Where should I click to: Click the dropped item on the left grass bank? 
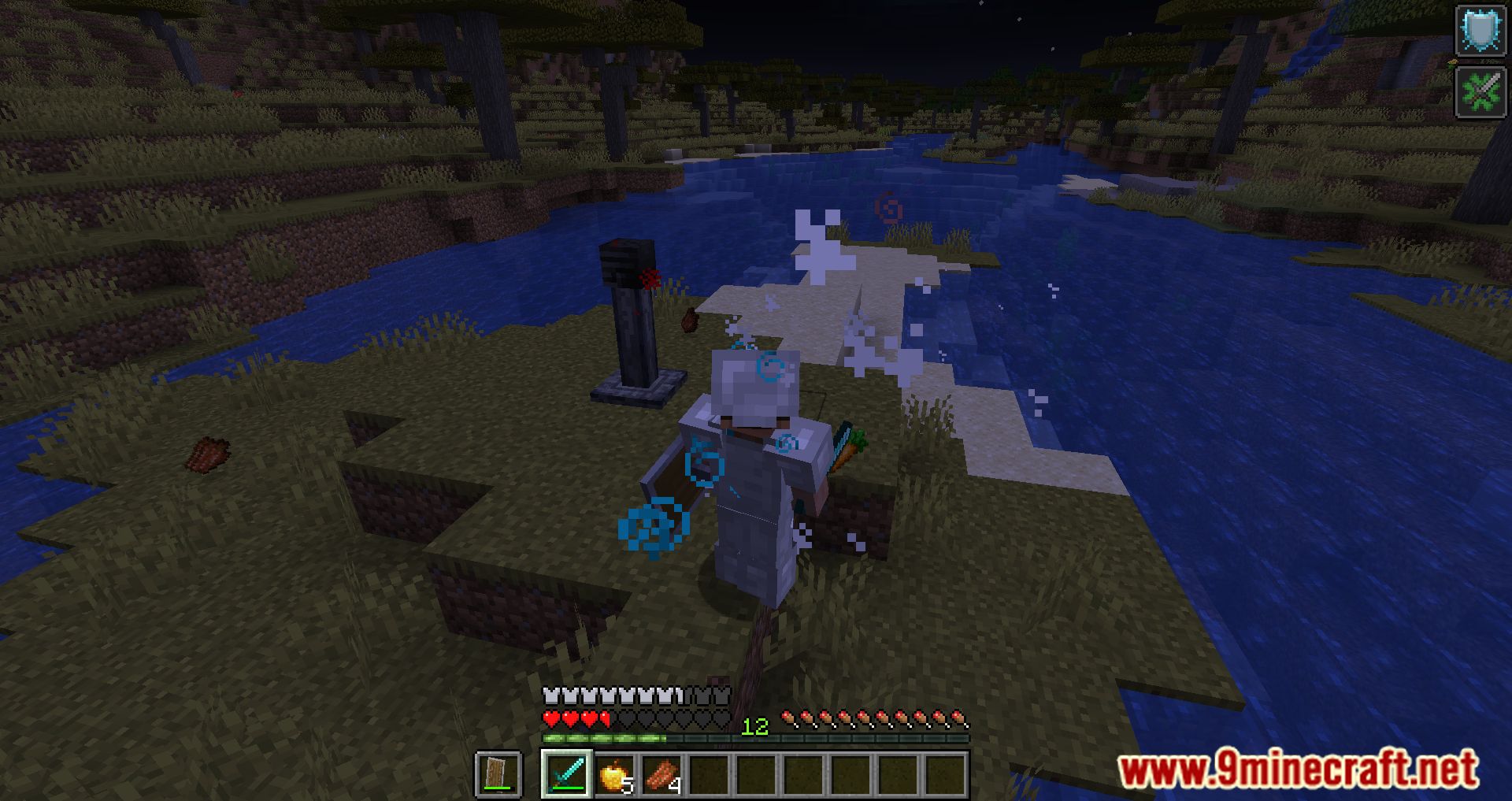[209, 453]
